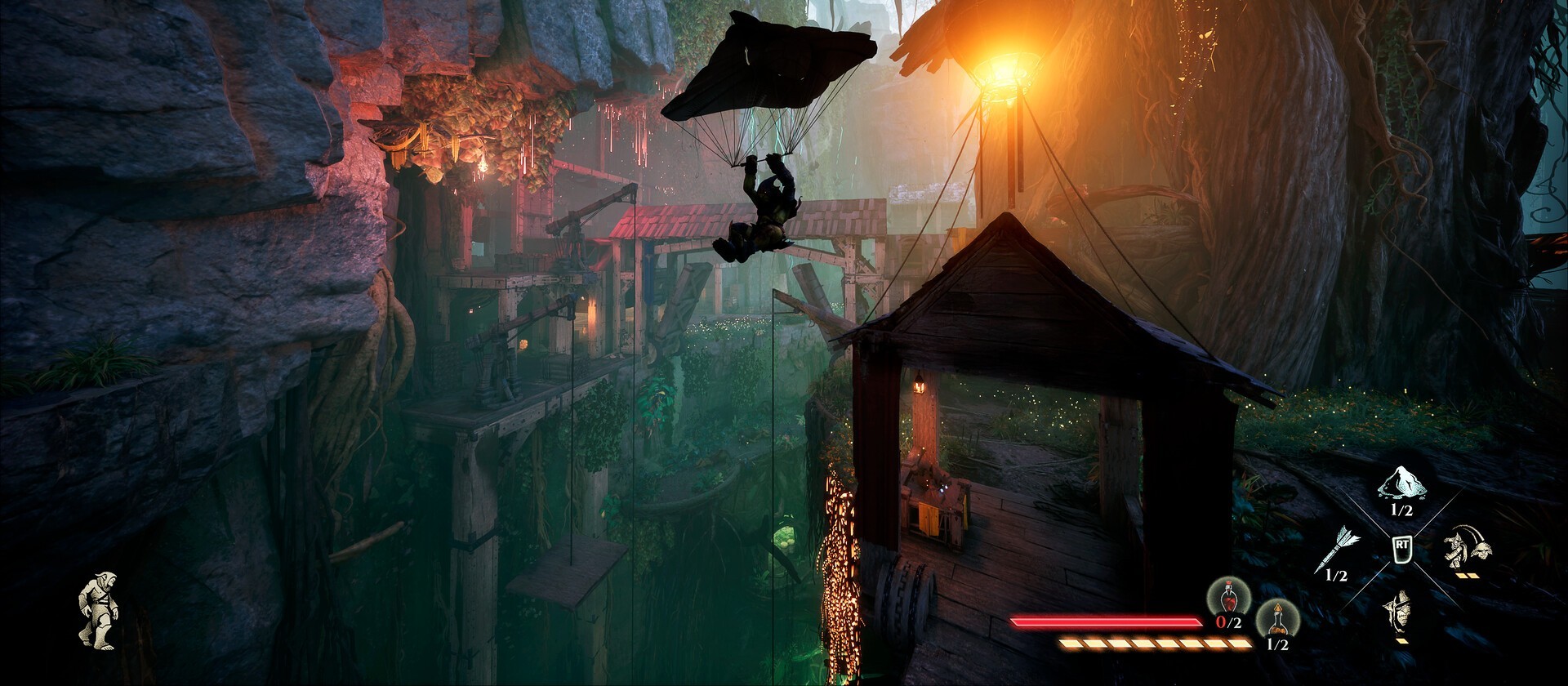Image resolution: width=1568 pixels, height=686 pixels.
Task: Click the 0/2 healing potion counter
Action: 1228,621
